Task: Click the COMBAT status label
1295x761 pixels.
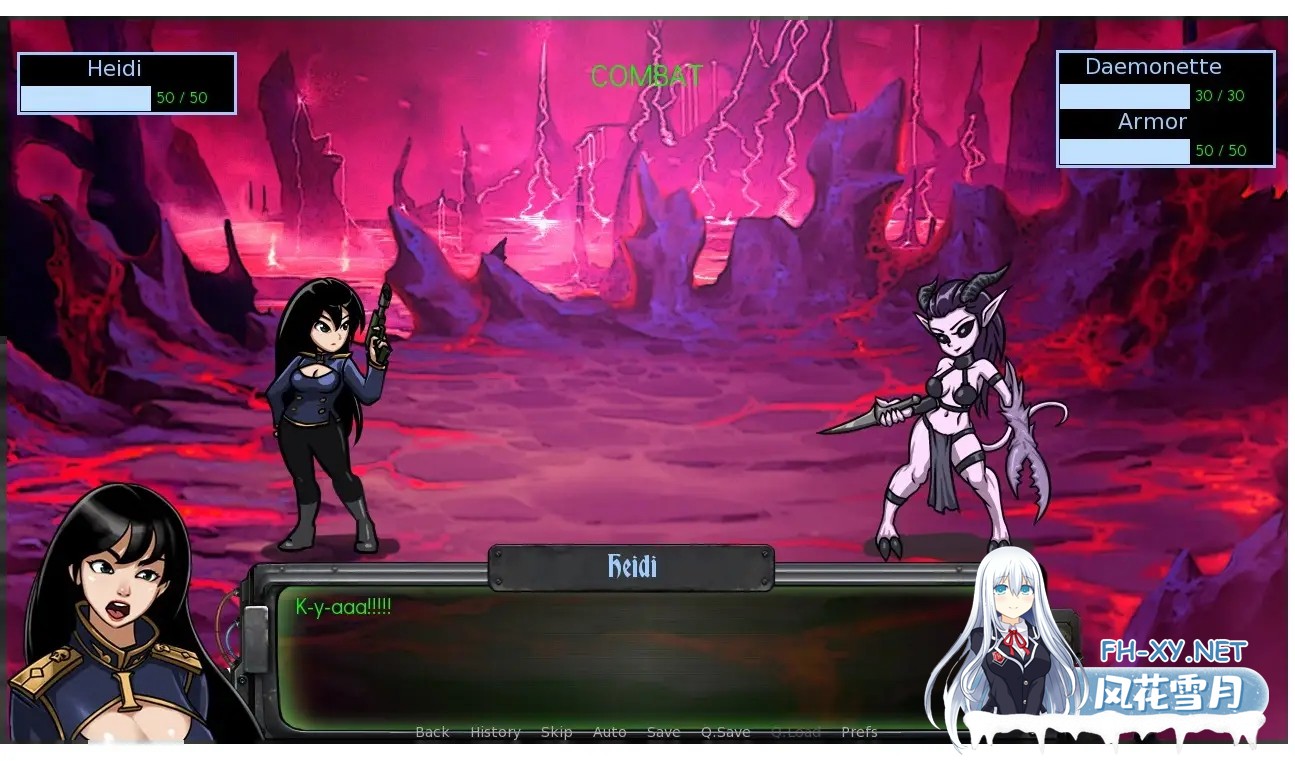Action: (x=646, y=75)
